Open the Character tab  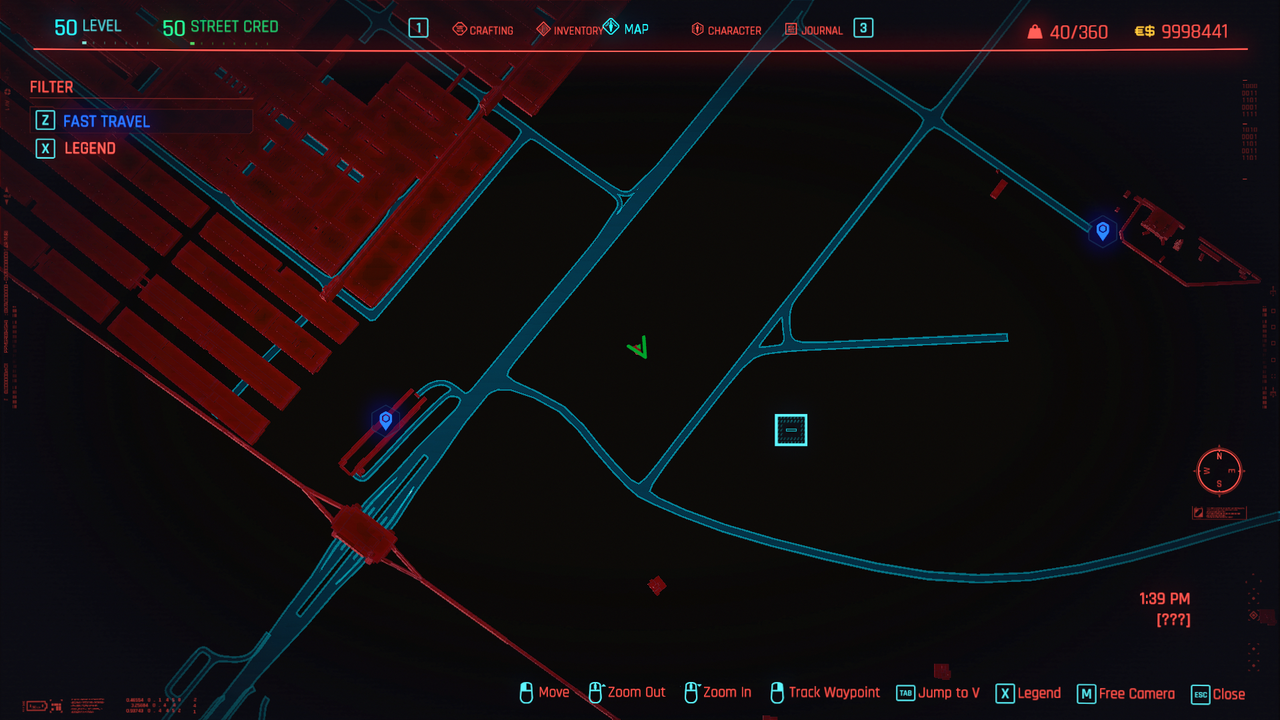726,30
